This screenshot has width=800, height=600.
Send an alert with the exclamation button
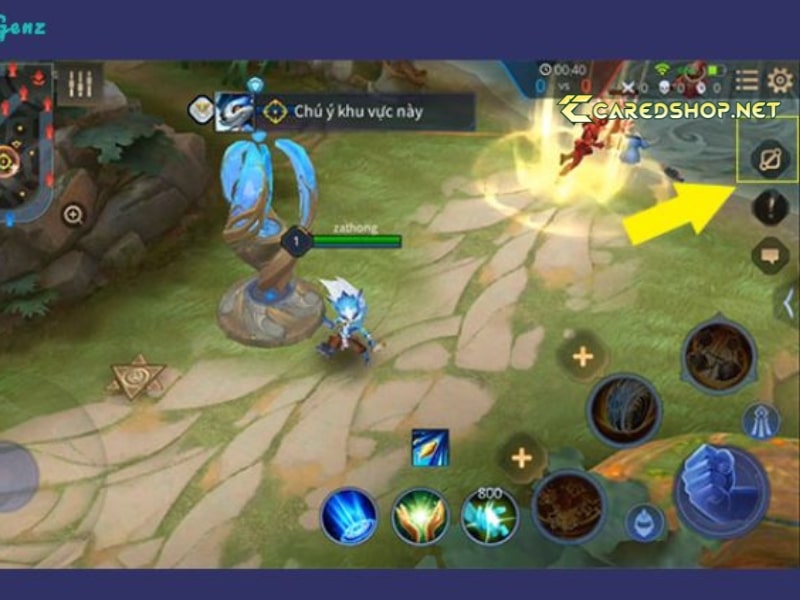click(770, 207)
